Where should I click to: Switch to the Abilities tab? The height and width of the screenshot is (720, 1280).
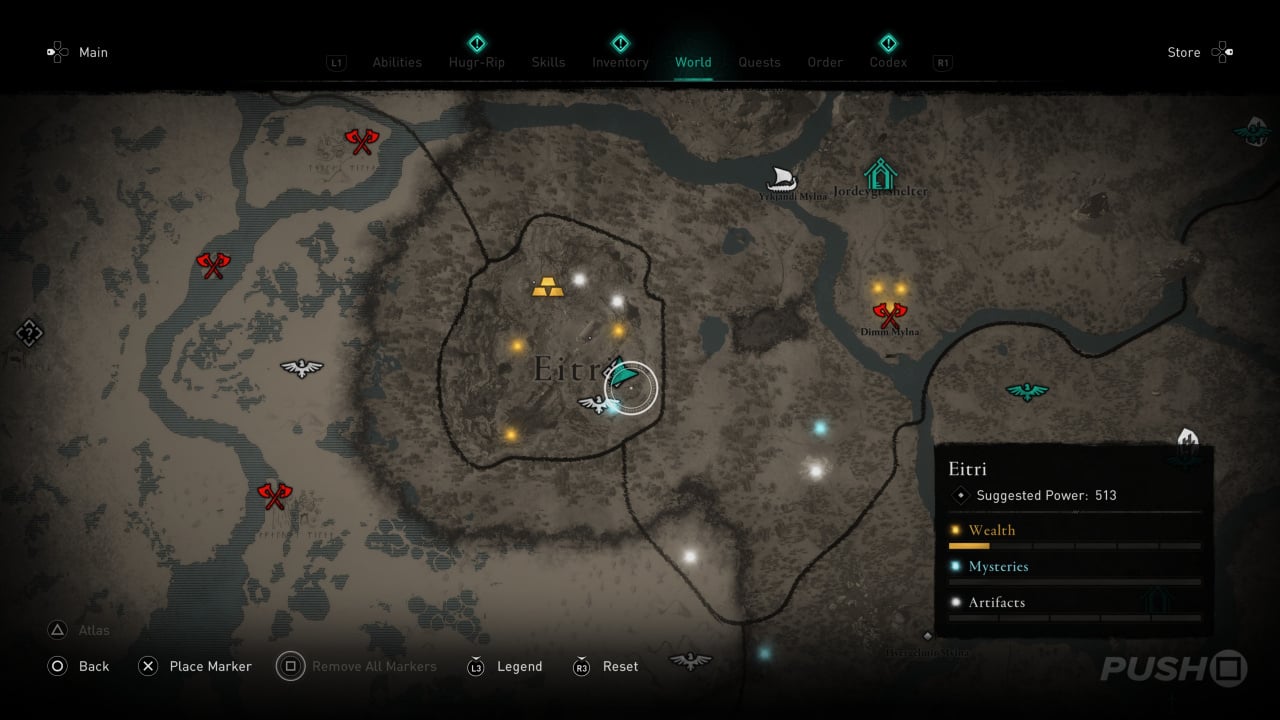(397, 62)
